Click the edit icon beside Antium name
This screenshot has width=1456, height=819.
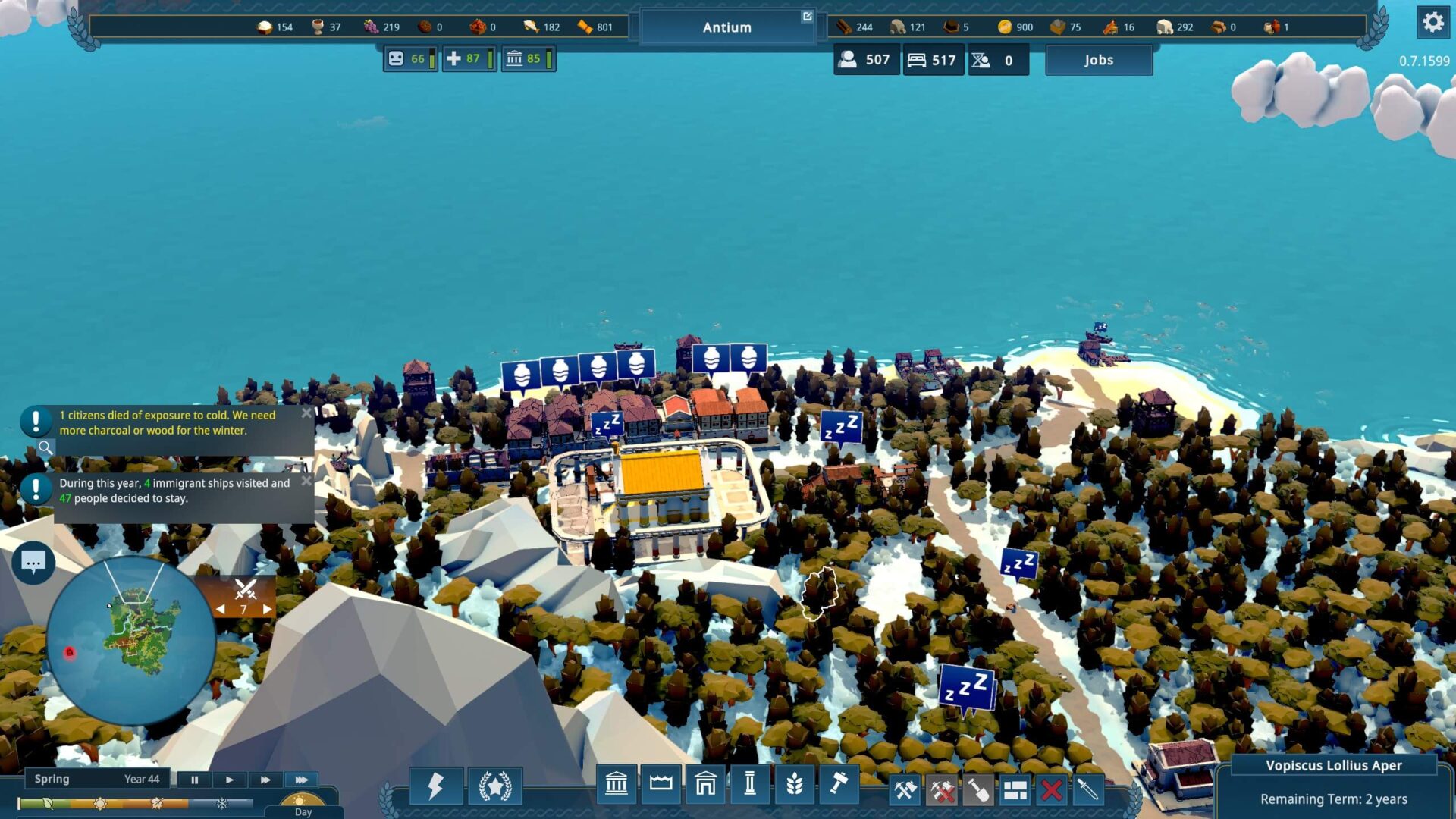click(x=806, y=14)
